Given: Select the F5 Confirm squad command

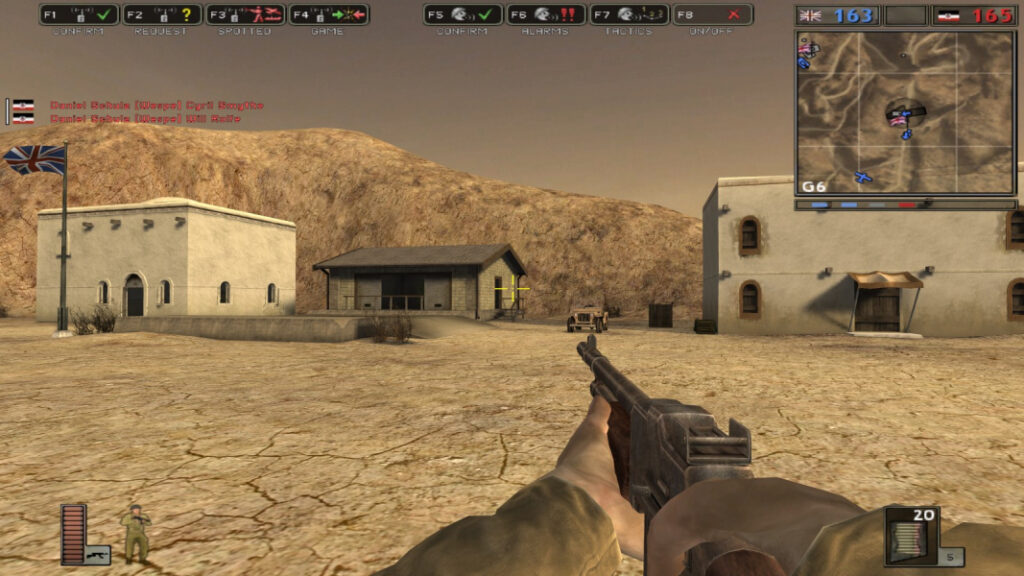Looking at the screenshot, I should click(462, 15).
